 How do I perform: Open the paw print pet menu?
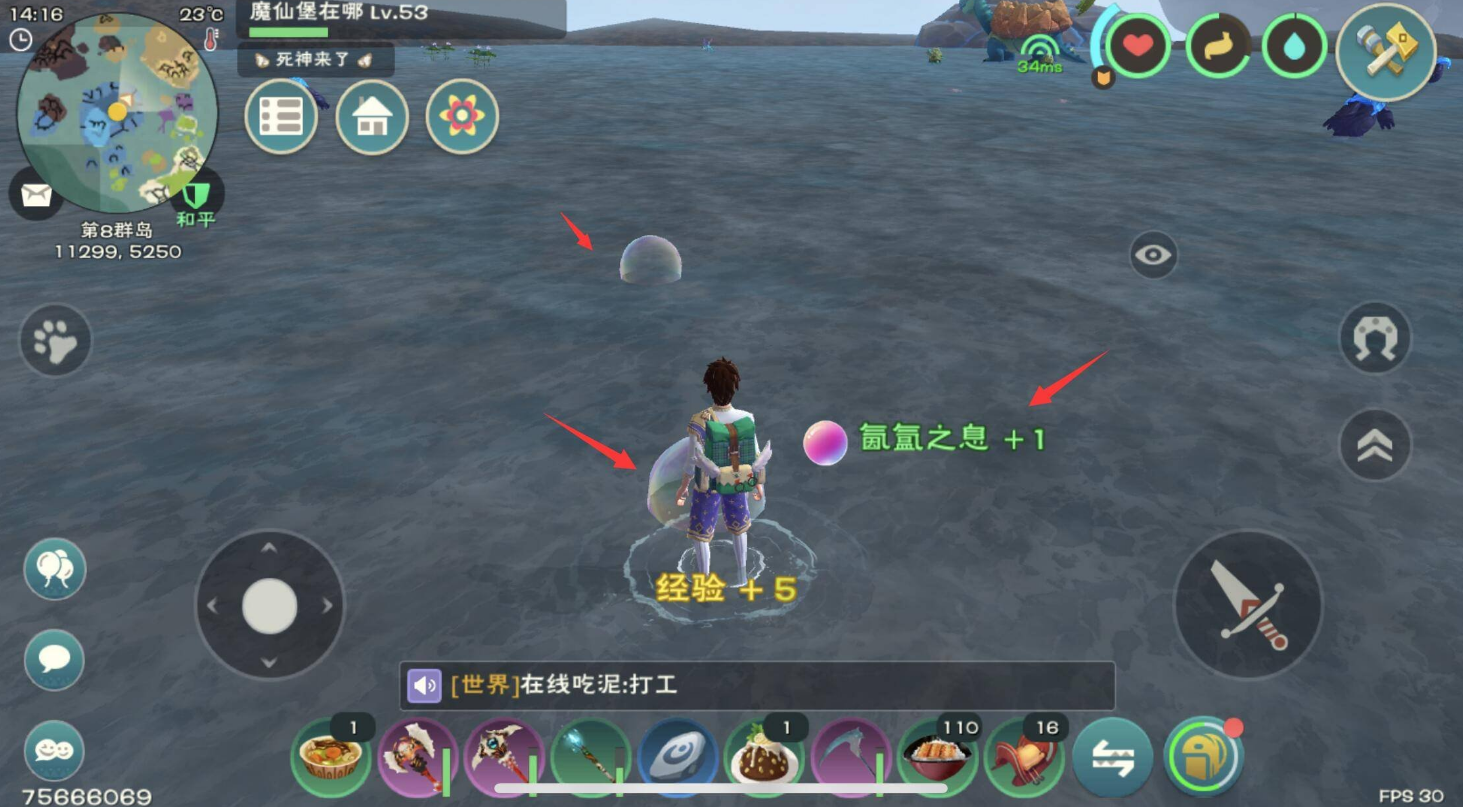pos(56,340)
